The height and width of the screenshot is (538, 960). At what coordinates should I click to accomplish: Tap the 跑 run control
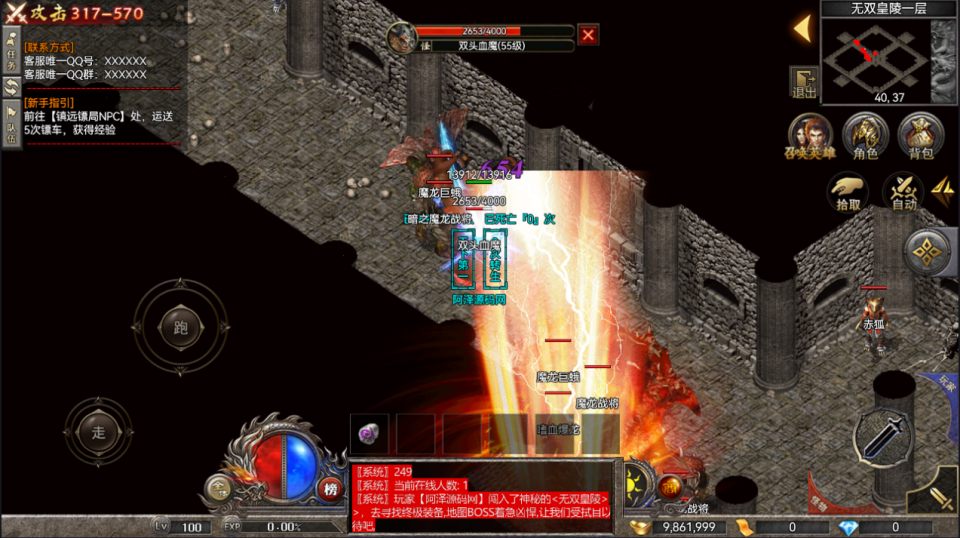[180, 326]
